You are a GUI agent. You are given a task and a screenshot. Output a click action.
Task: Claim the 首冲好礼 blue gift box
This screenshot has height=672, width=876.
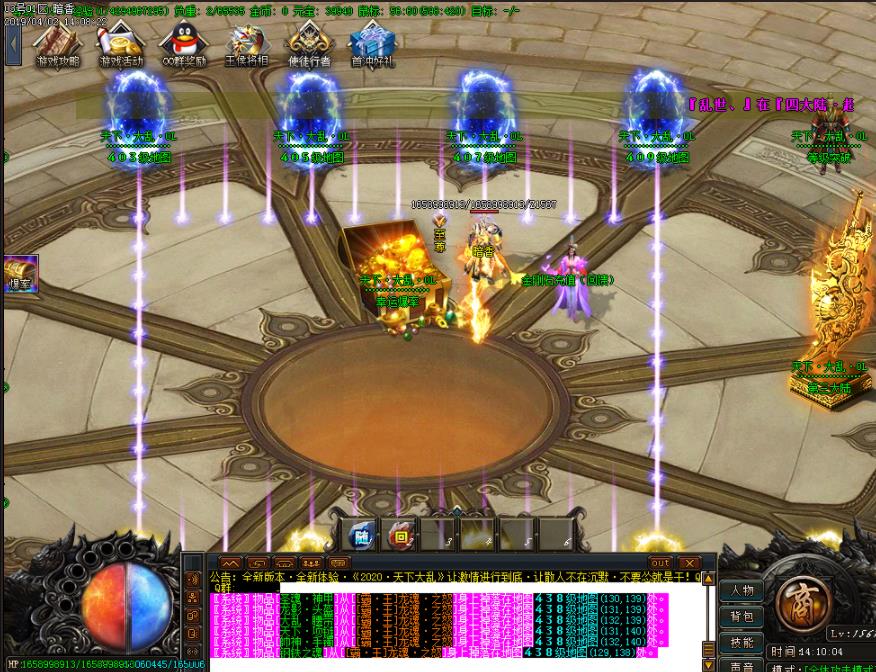coord(372,45)
